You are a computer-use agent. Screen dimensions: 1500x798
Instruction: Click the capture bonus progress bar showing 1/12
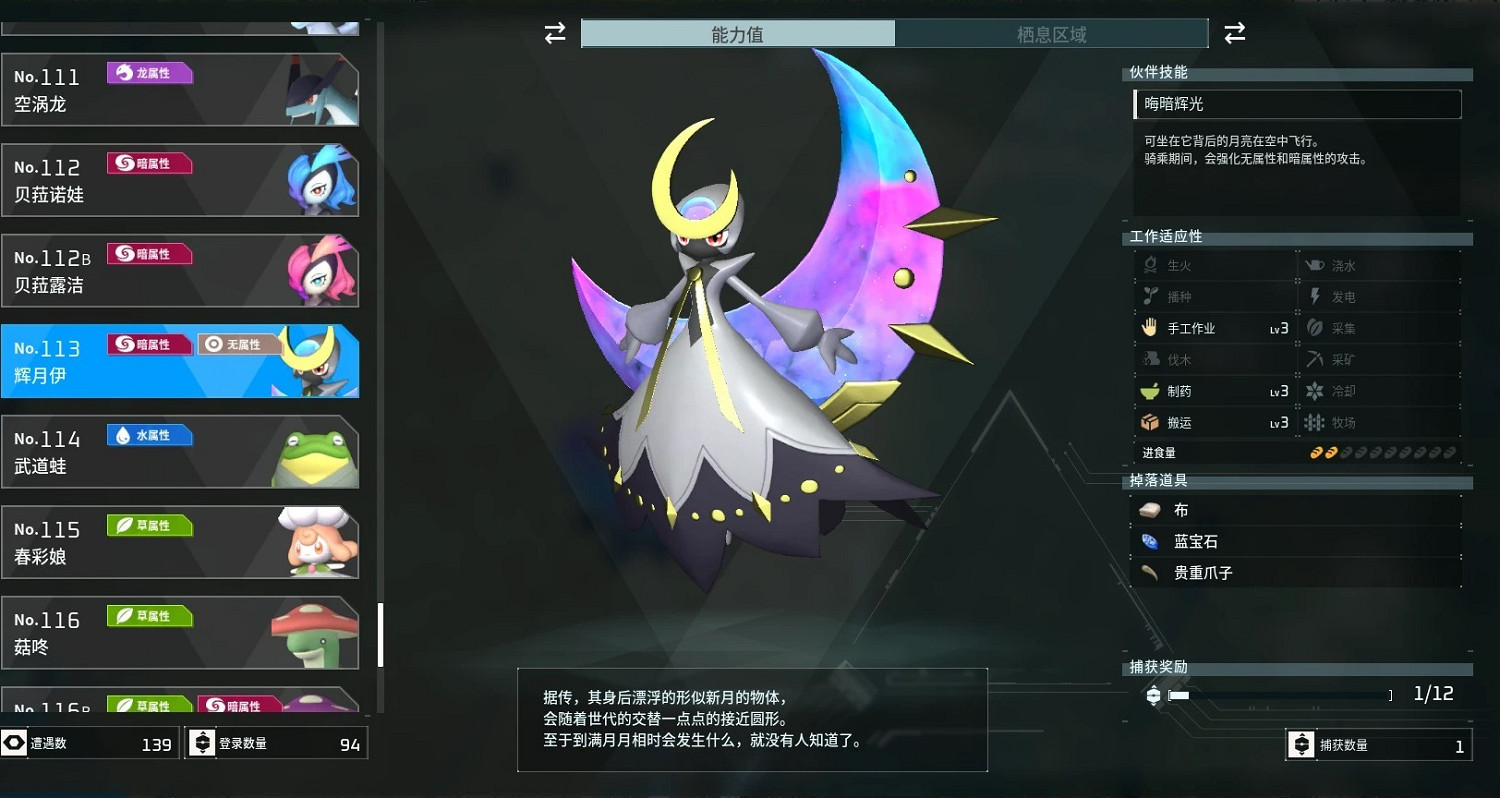tap(1280, 693)
